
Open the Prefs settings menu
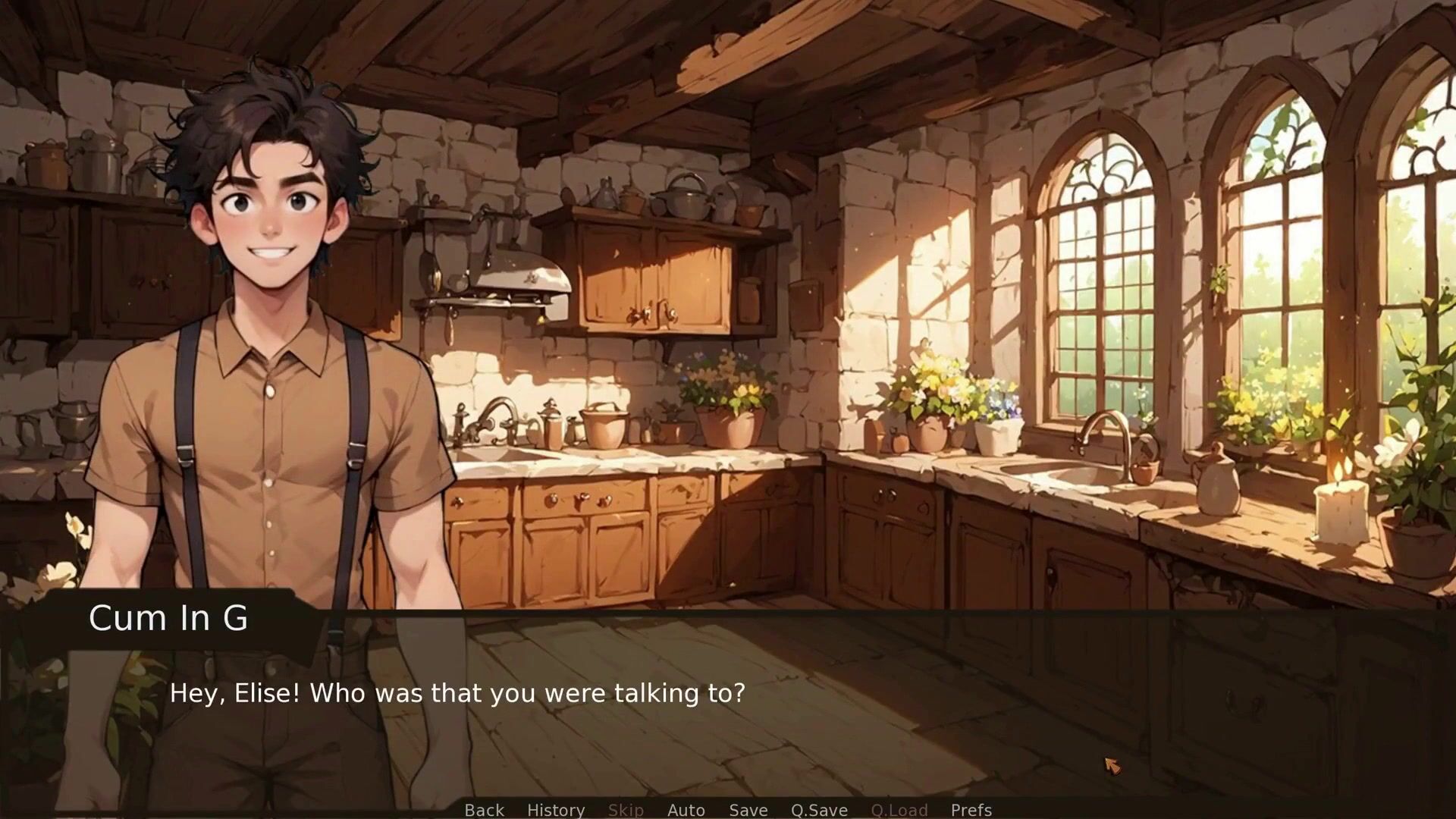[x=971, y=810]
